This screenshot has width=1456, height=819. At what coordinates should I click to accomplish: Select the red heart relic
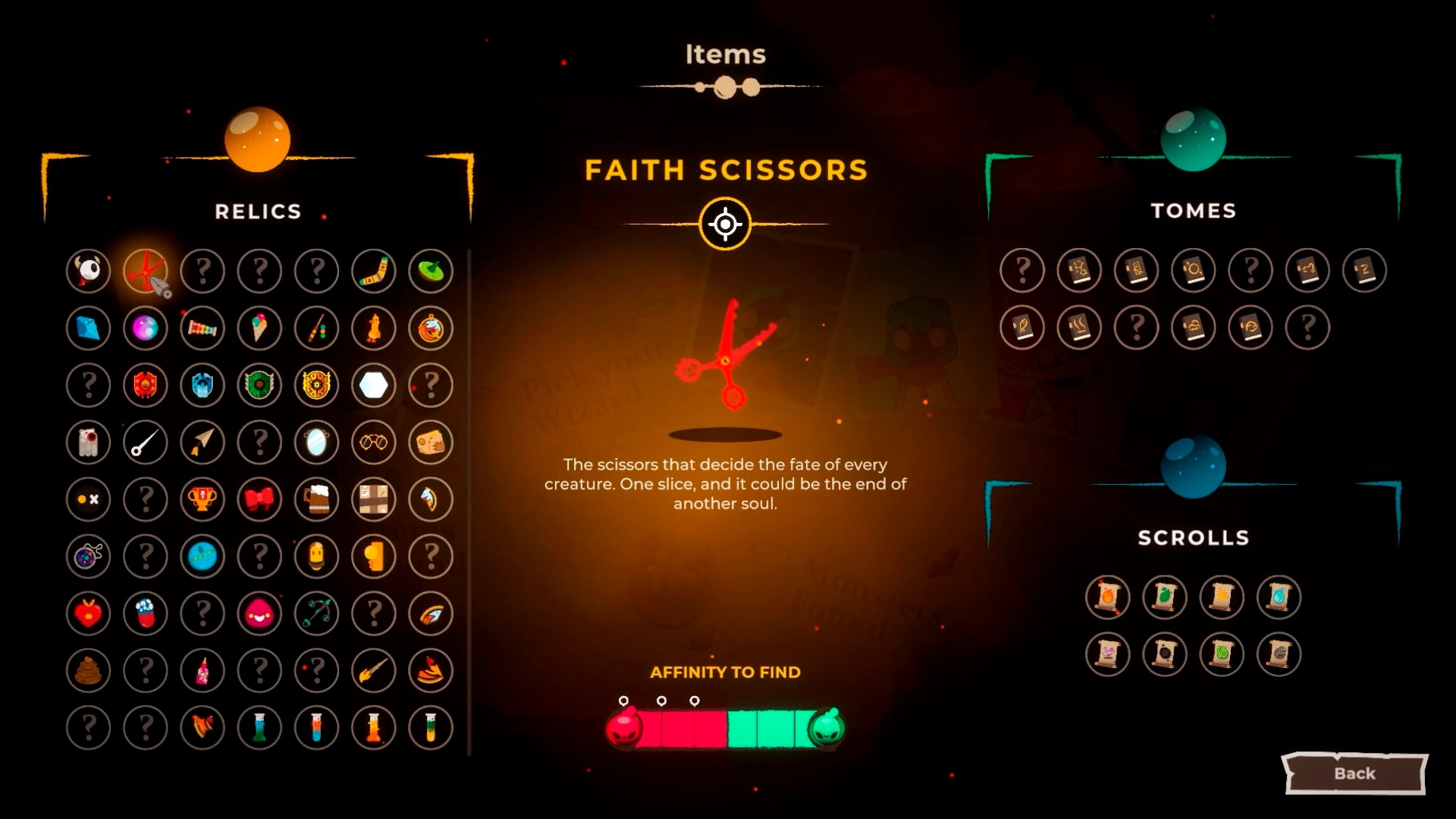89,613
